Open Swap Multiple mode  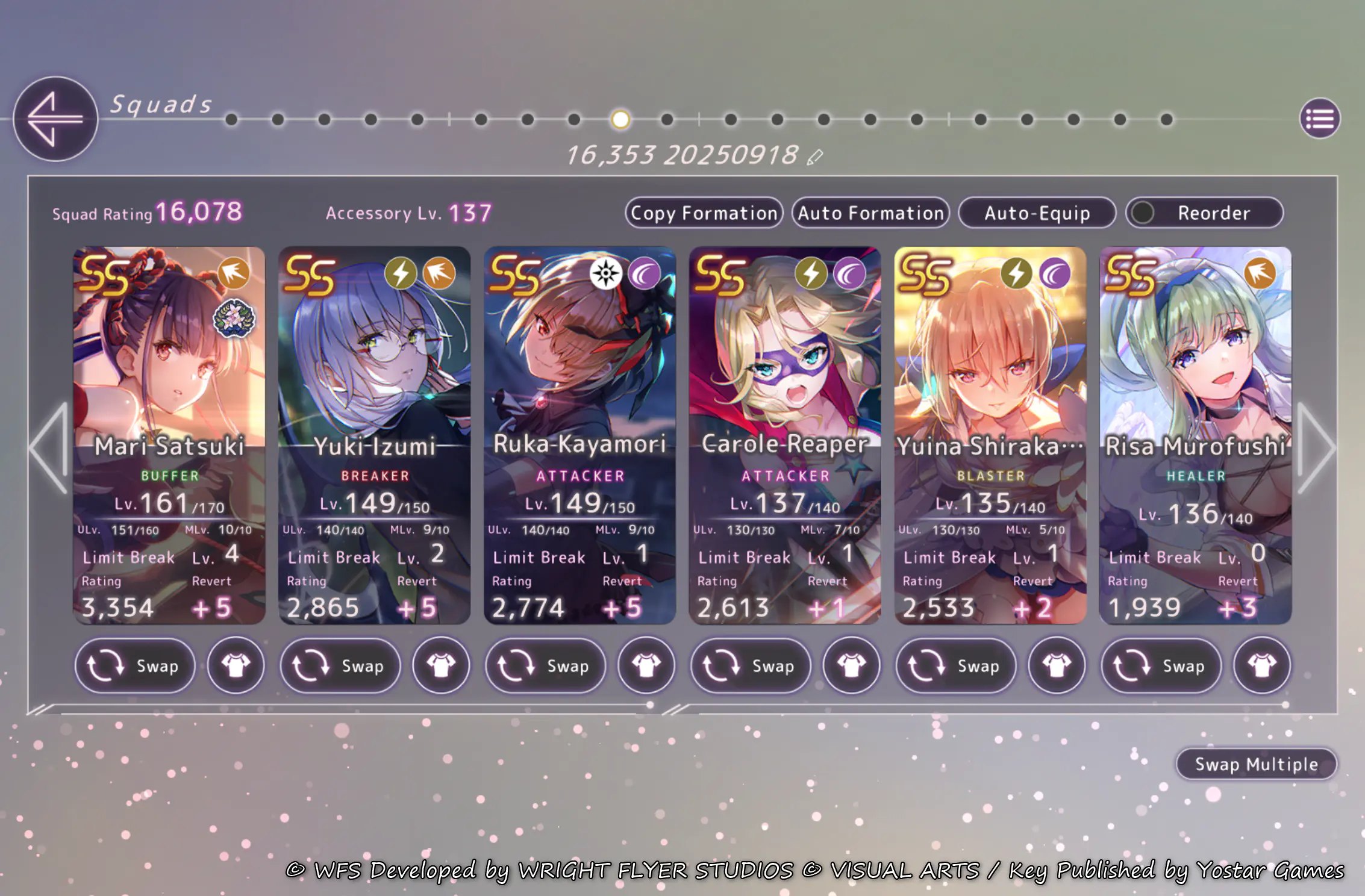pos(1256,764)
